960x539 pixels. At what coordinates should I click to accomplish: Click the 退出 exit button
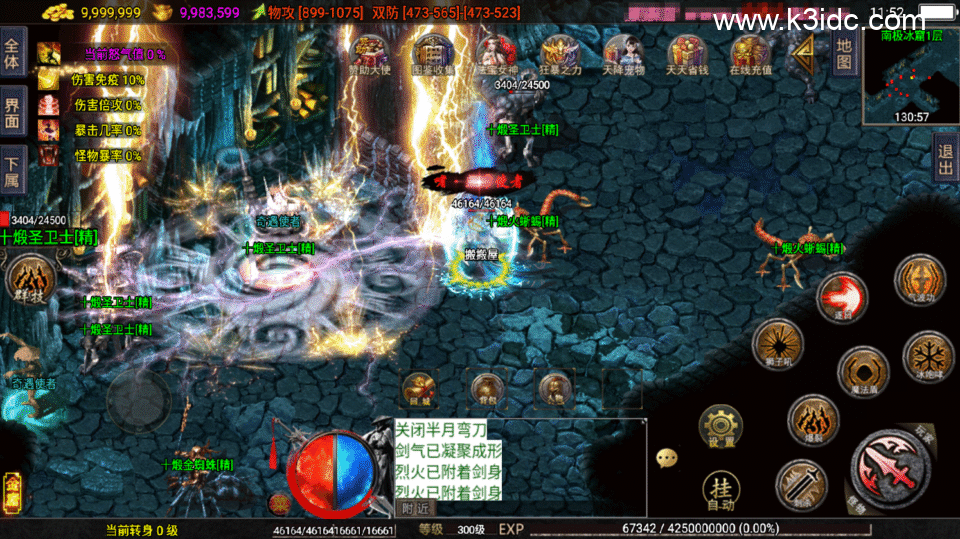coord(945,157)
